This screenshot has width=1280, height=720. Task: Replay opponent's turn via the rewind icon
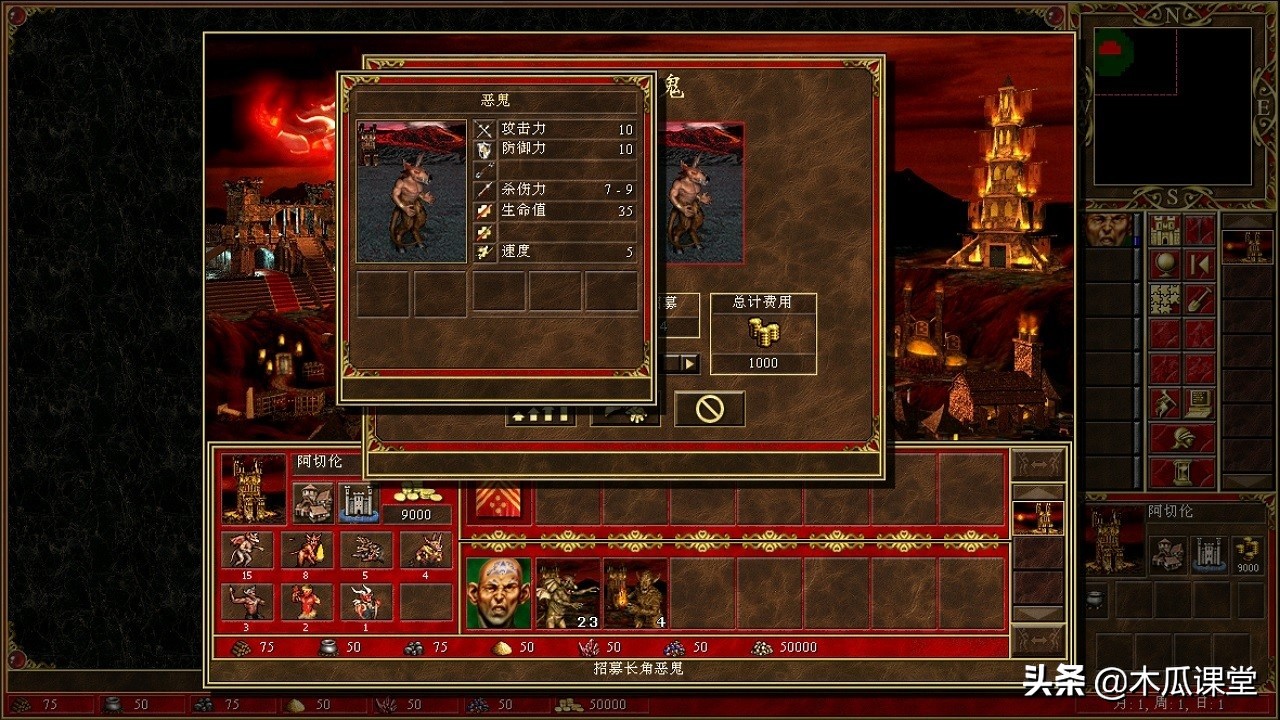click(1199, 265)
